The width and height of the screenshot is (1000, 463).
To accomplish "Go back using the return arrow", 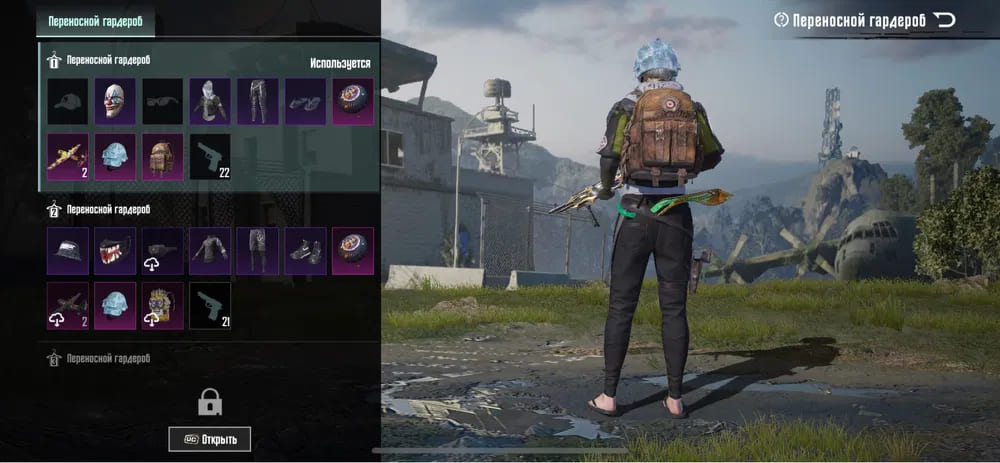I will tap(944, 20).
